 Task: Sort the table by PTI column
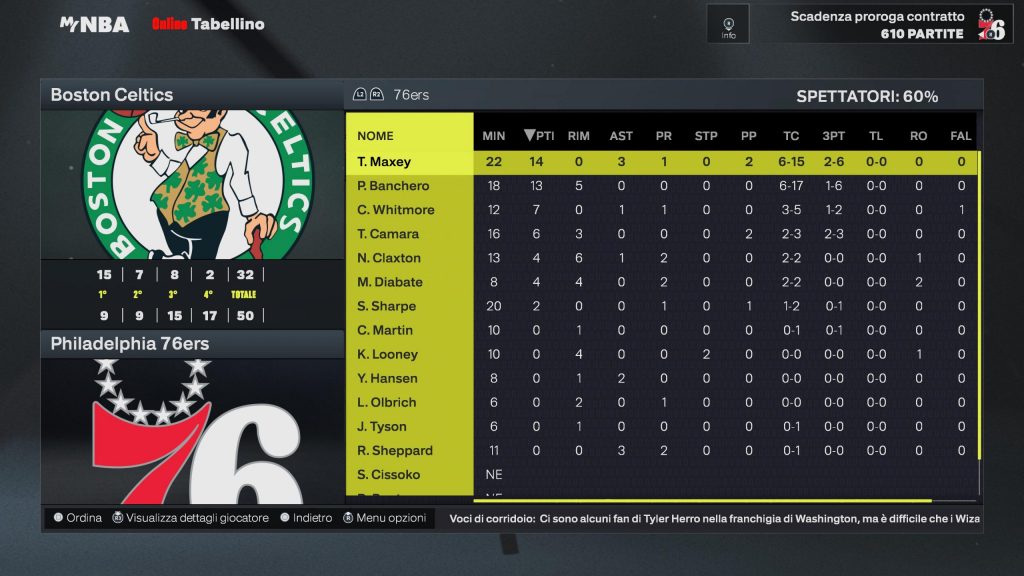pos(539,136)
